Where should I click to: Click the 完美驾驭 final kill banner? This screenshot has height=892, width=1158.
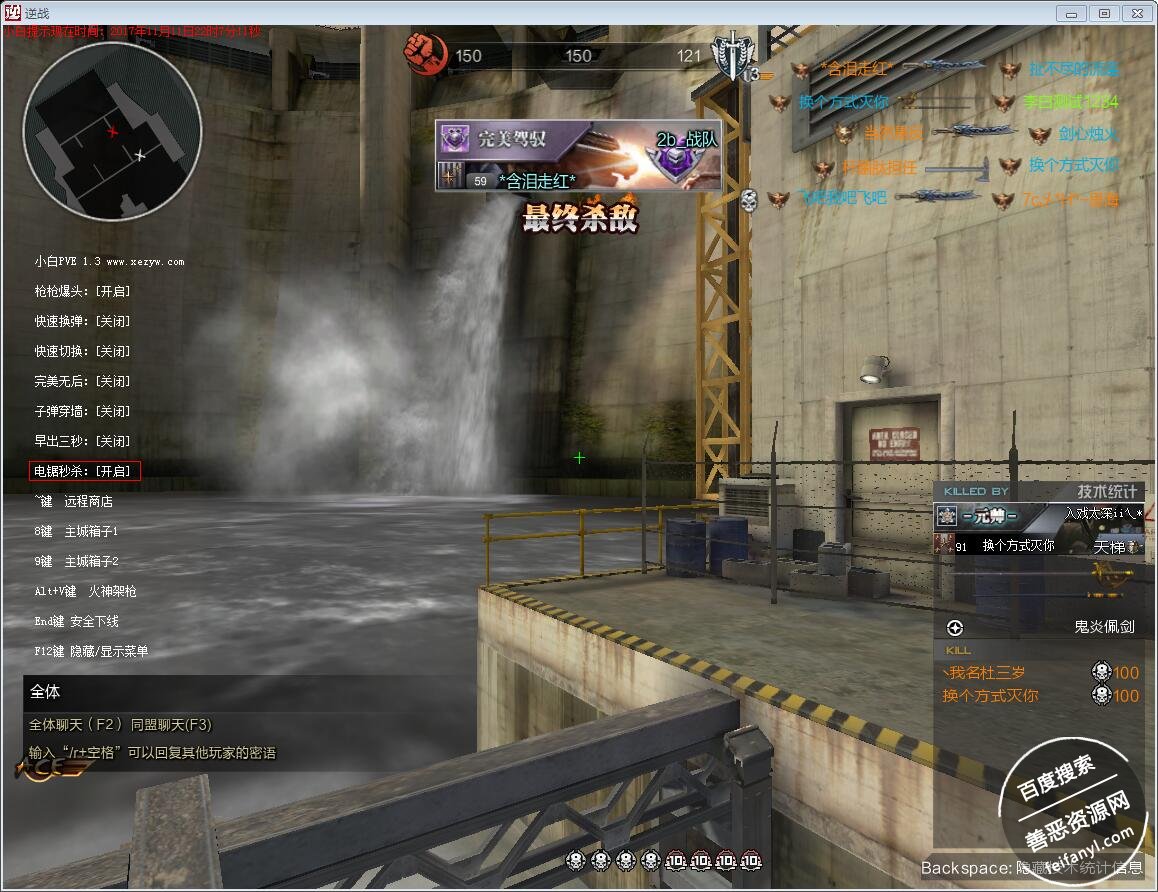click(578, 155)
